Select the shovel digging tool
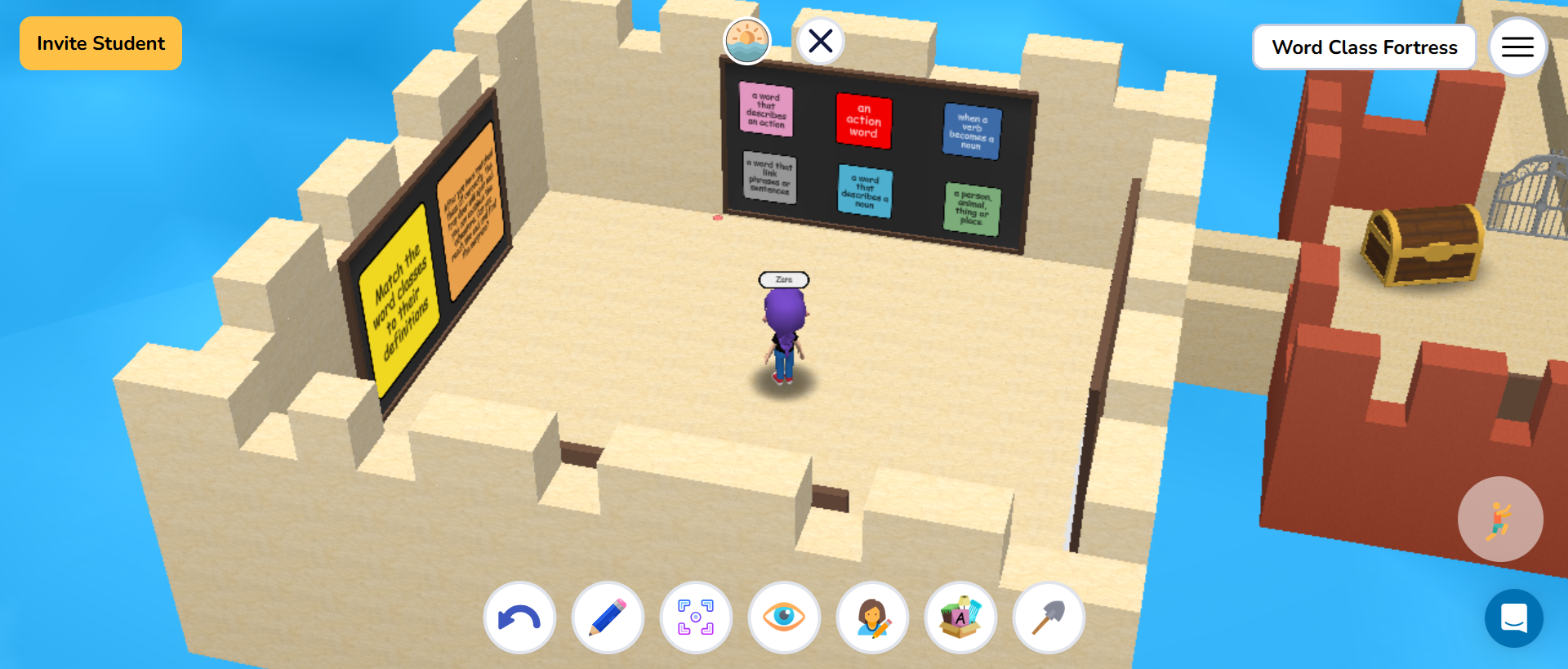The image size is (1568, 669). (1049, 618)
